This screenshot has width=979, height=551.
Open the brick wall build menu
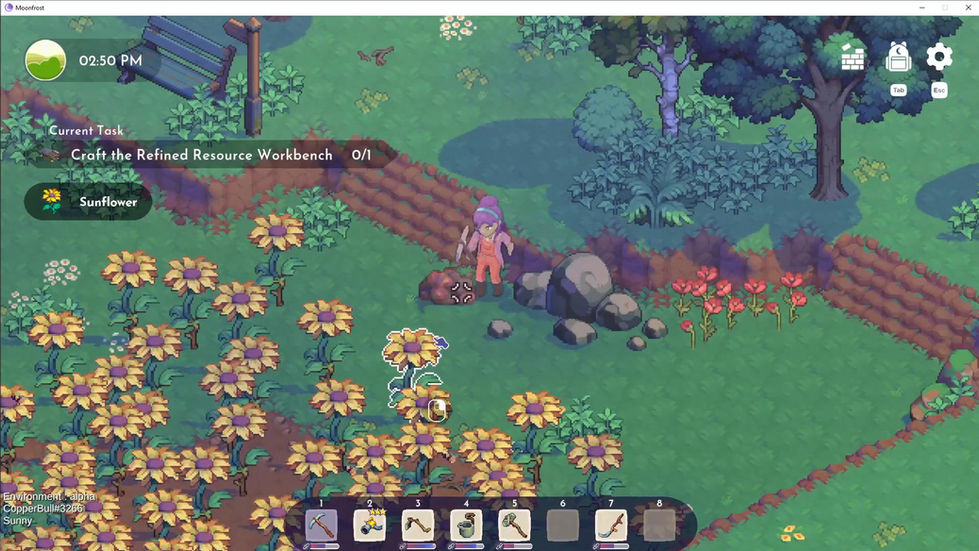(852, 58)
